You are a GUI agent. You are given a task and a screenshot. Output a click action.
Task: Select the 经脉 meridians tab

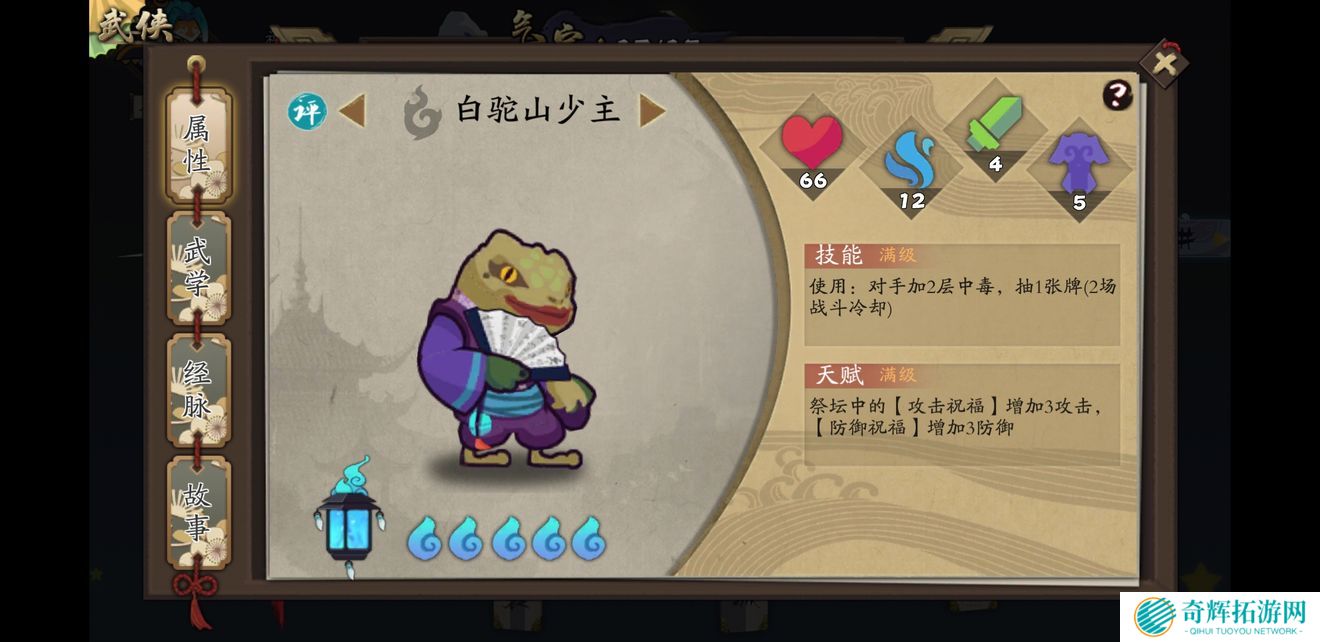point(198,390)
